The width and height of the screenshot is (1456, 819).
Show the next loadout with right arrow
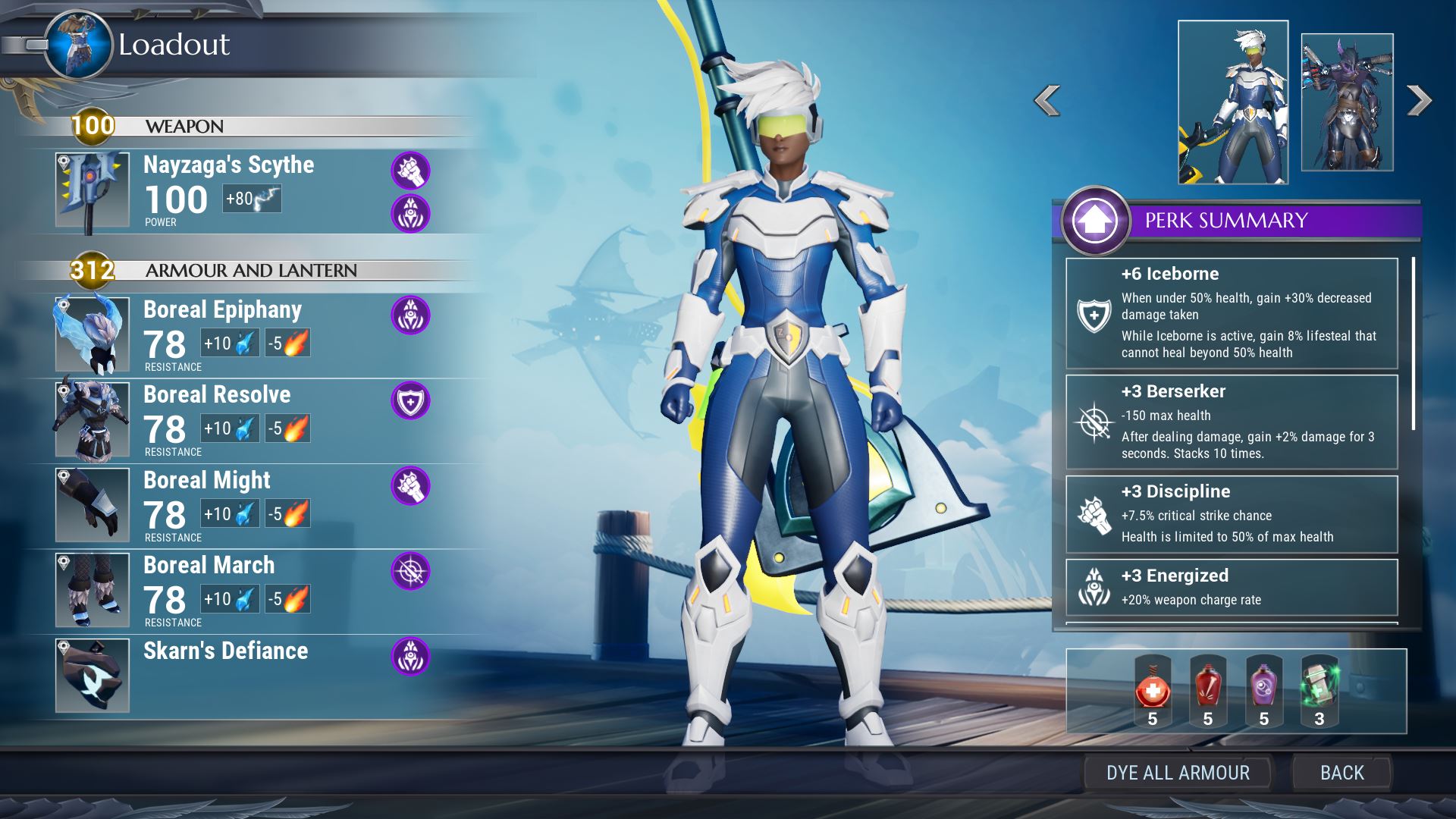(1419, 101)
